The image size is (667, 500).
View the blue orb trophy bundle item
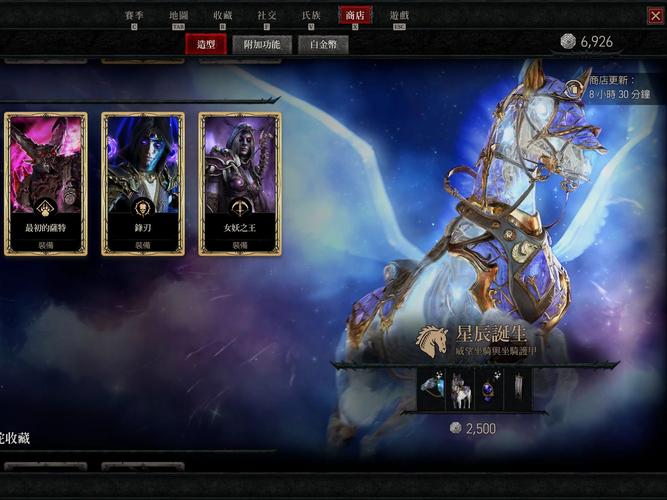pyautogui.click(x=489, y=390)
